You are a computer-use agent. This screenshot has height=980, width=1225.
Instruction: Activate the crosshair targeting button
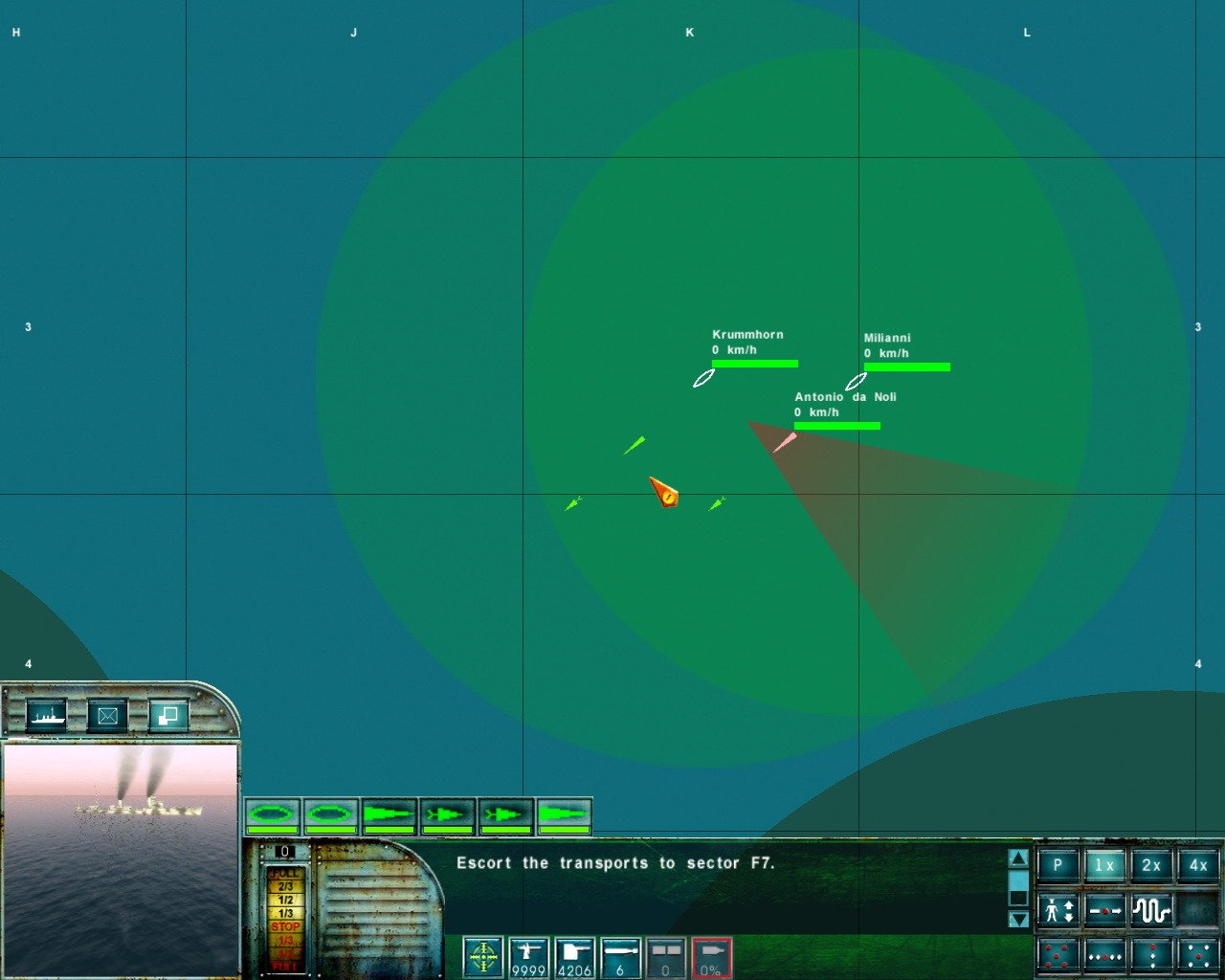(x=483, y=957)
